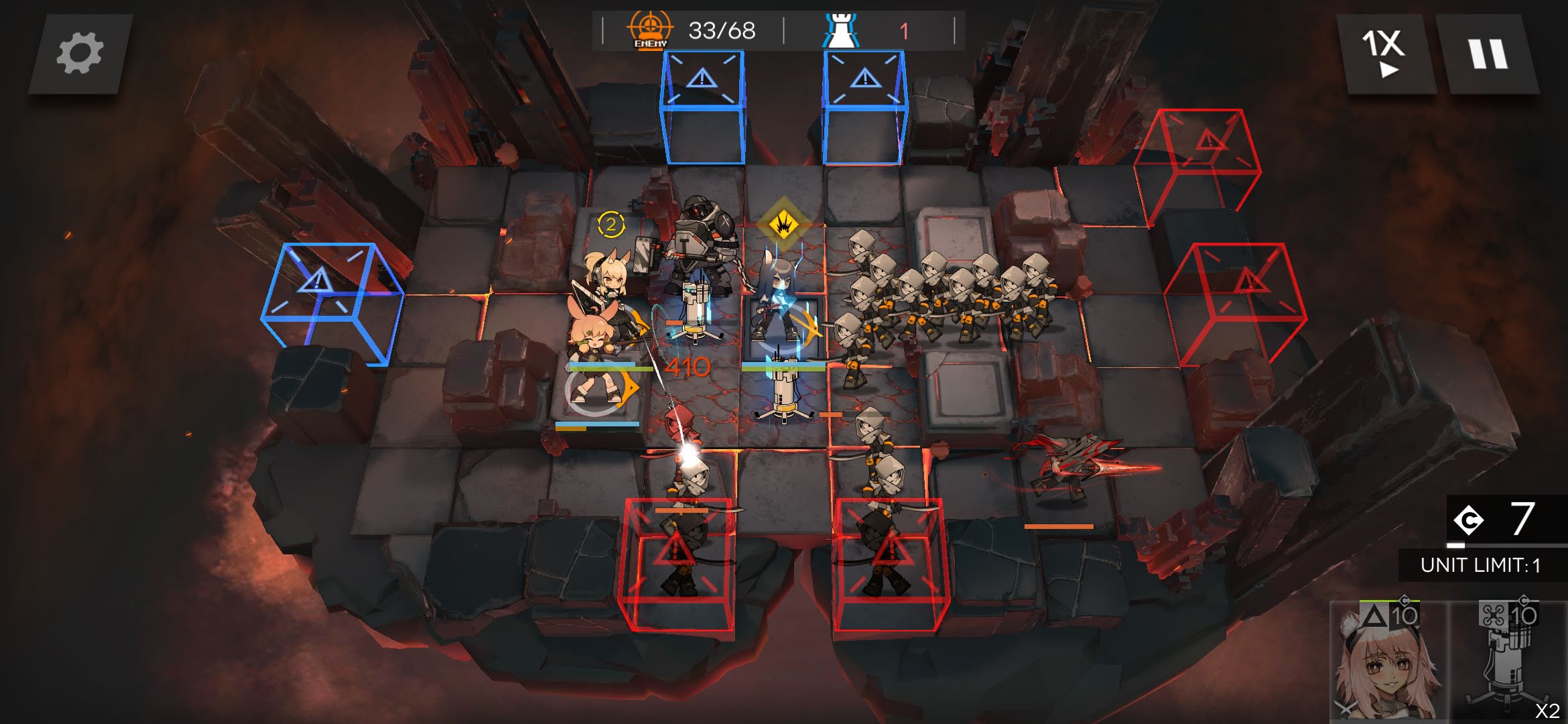
Task: Open the gear settings menu
Action: pos(80,54)
